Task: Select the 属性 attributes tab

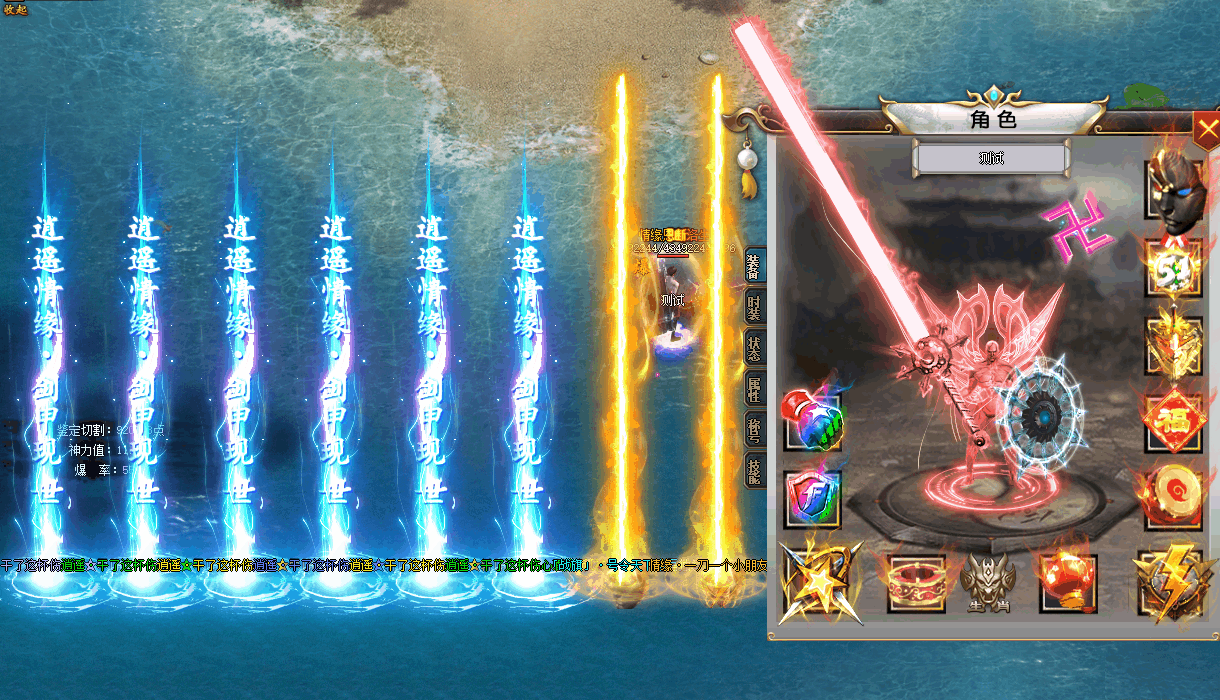Action: tap(755, 387)
